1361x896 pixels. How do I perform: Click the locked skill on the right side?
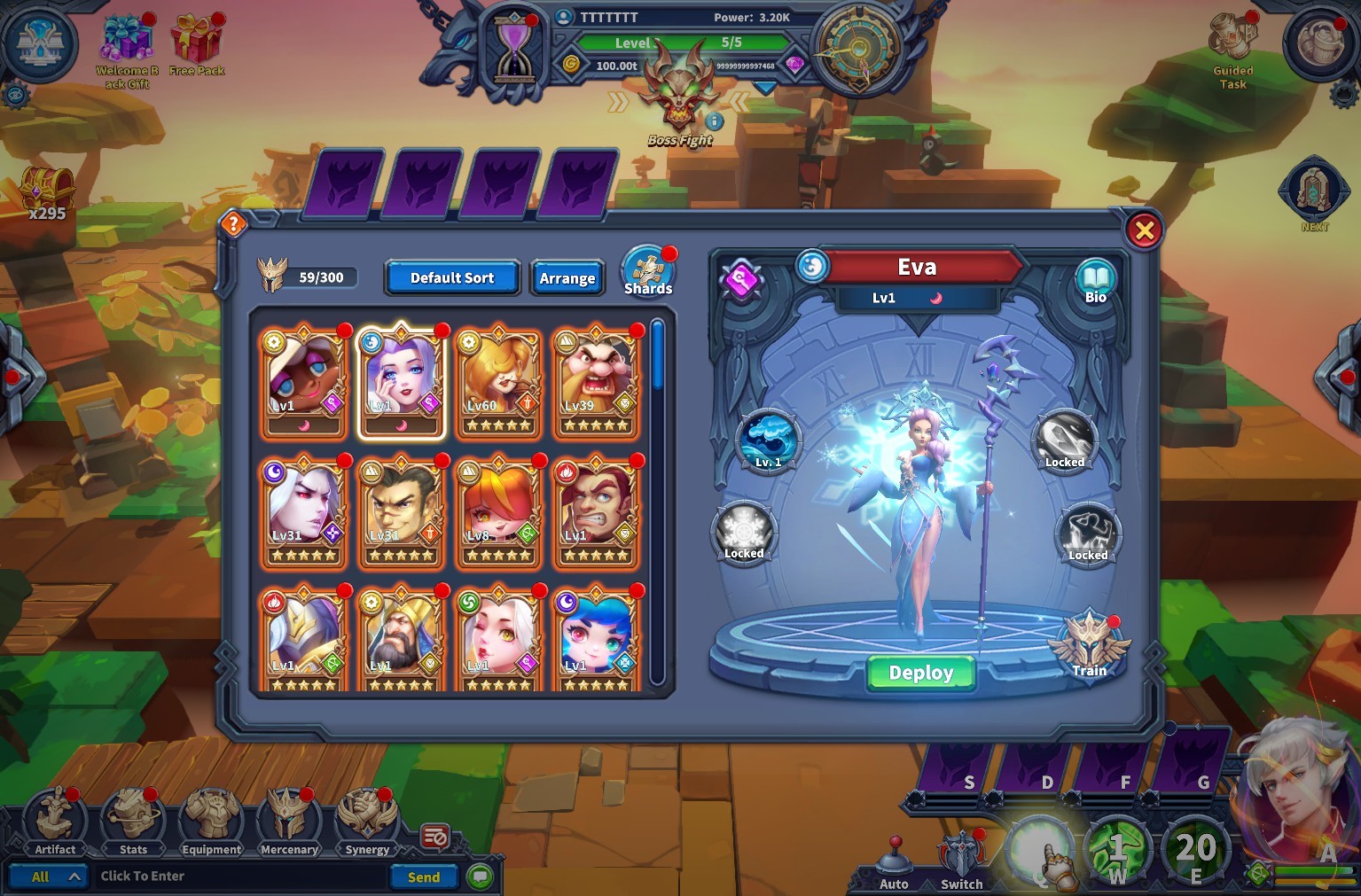[1065, 440]
